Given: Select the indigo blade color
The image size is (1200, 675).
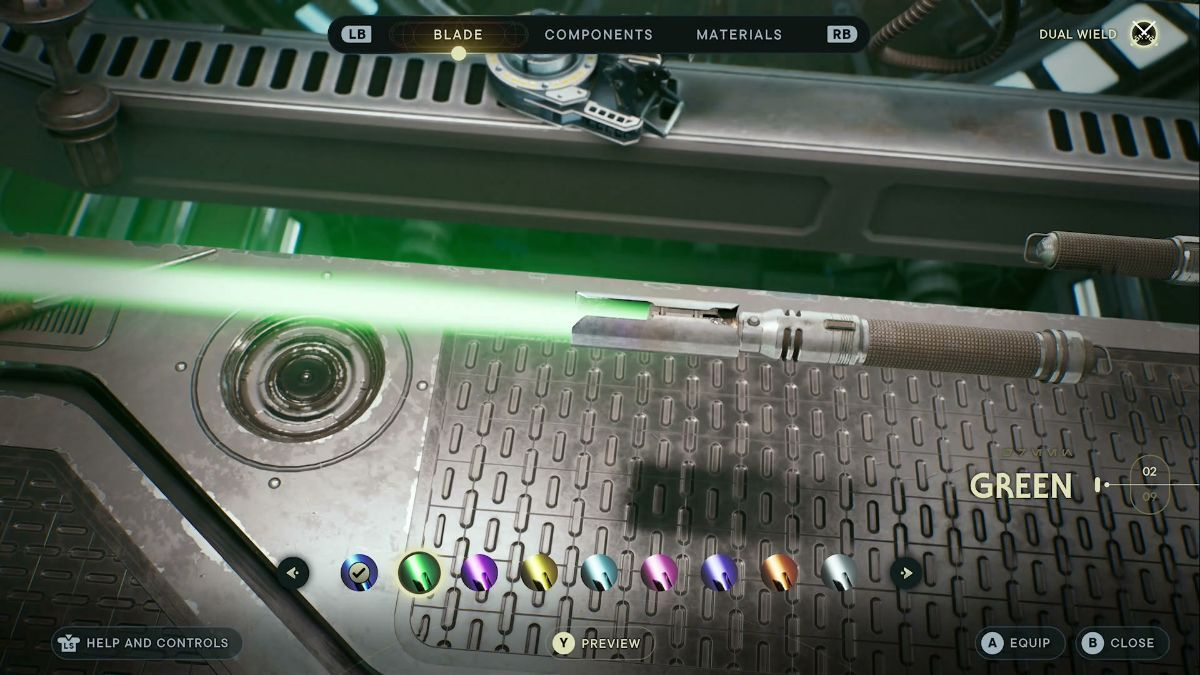Looking at the screenshot, I should (719, 573).
